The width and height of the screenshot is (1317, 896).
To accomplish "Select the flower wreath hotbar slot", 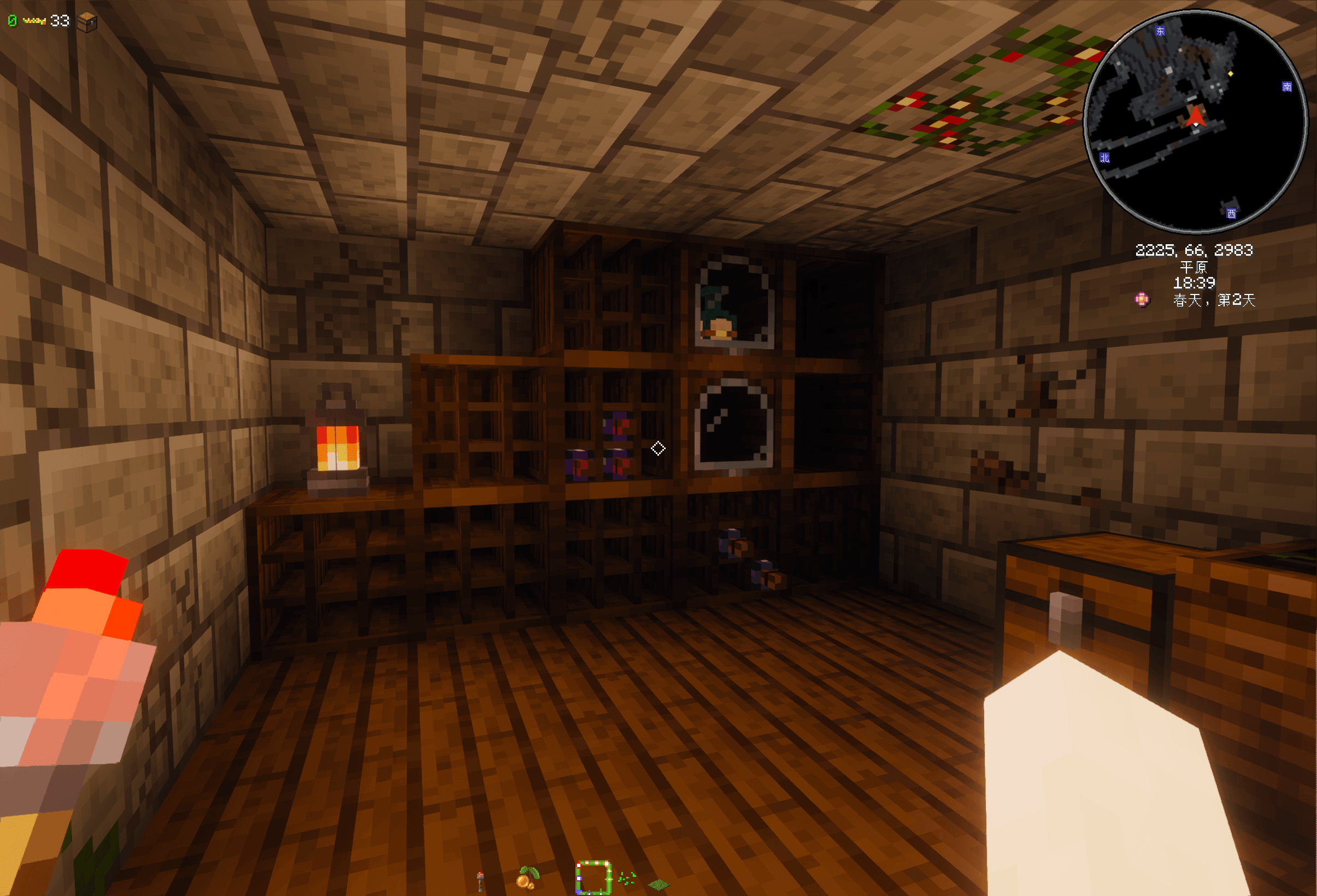I will pyautogui.click(x=593, y=878).
